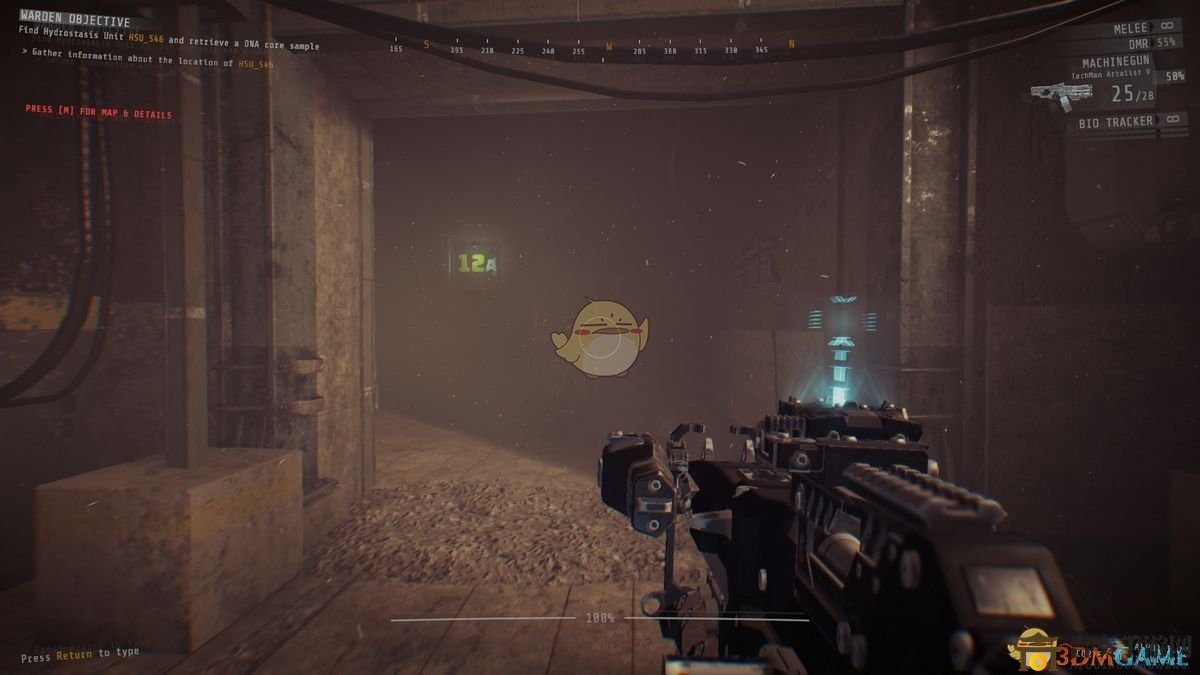
Task: Switch to the DMR weapon slot
Action: [1137, 43]
